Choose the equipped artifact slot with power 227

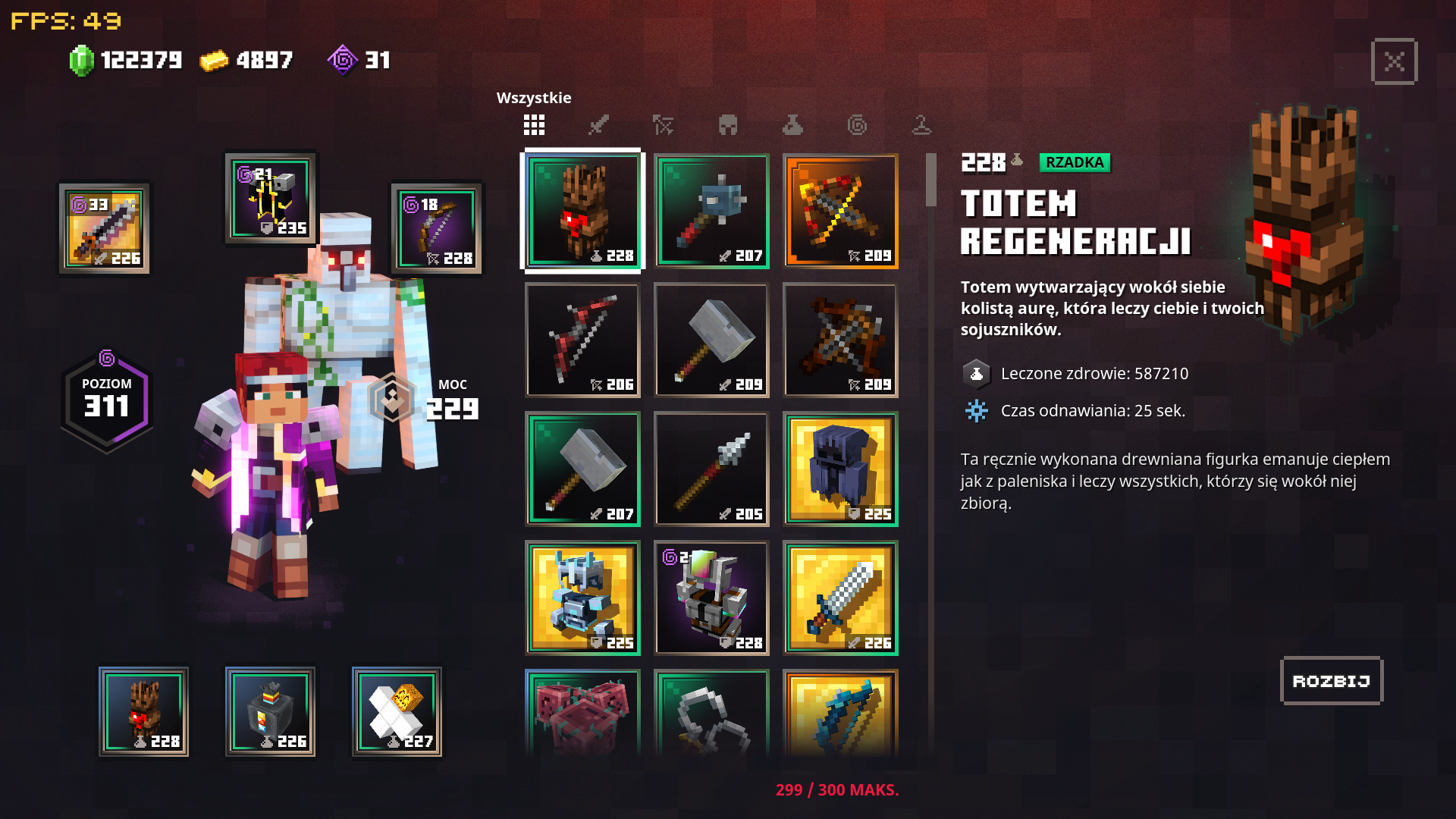tap(397, 711)
